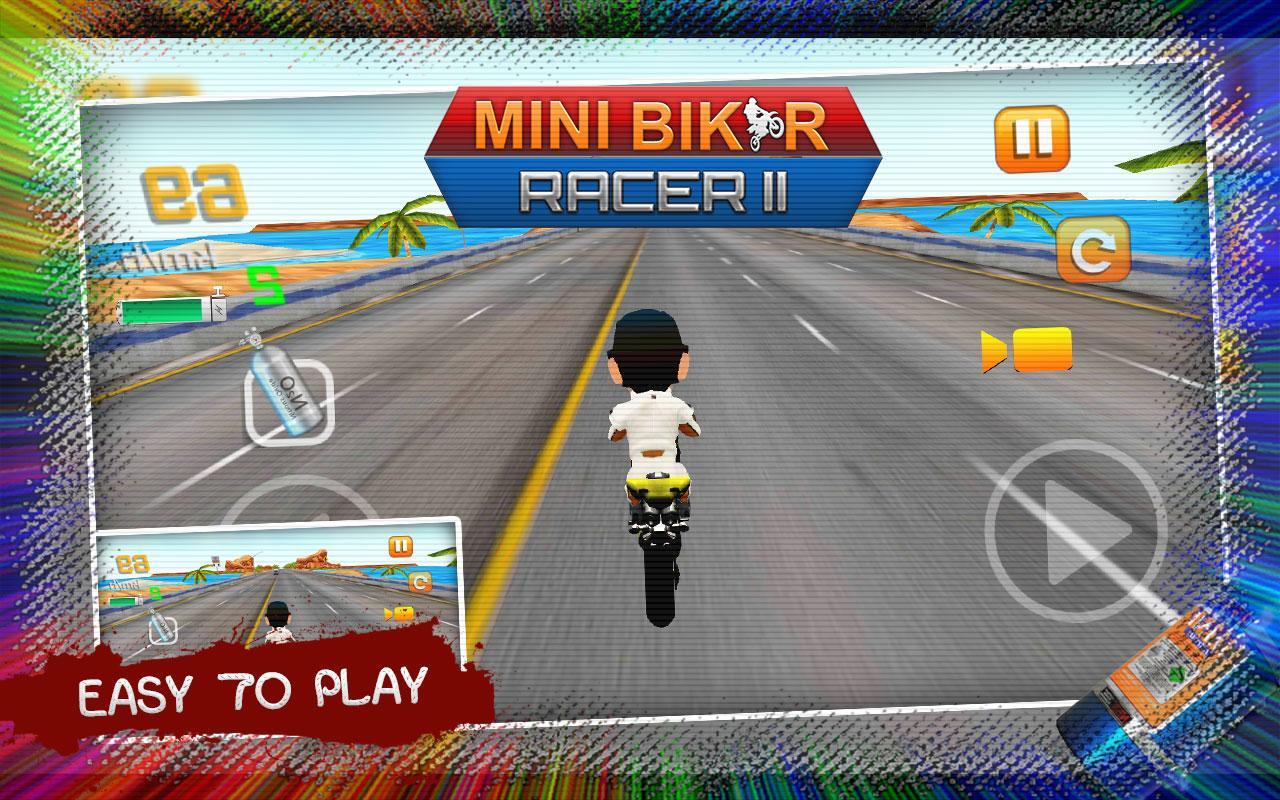This screenshot has height=800, width=1280.
Task: Click the play triangle beside the camera icon
Action: click(992, 351)
